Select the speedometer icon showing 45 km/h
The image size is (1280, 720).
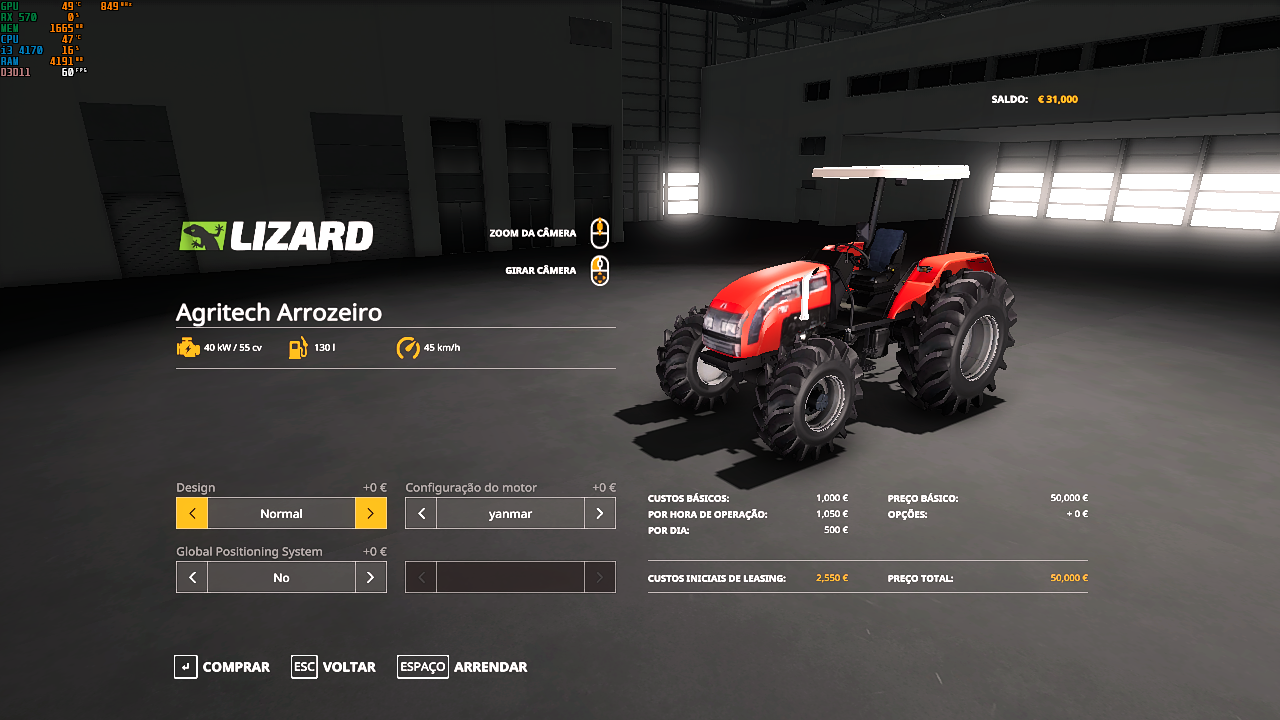[x=408, y=348]
